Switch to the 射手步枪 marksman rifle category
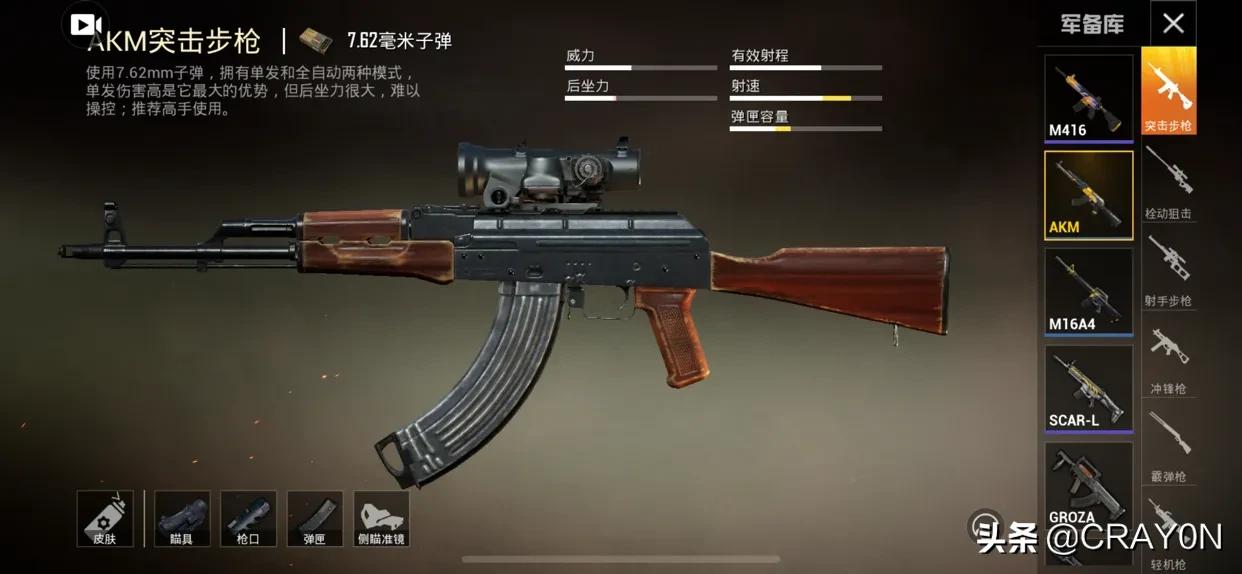1242x574 pixels. (1168, 270)
